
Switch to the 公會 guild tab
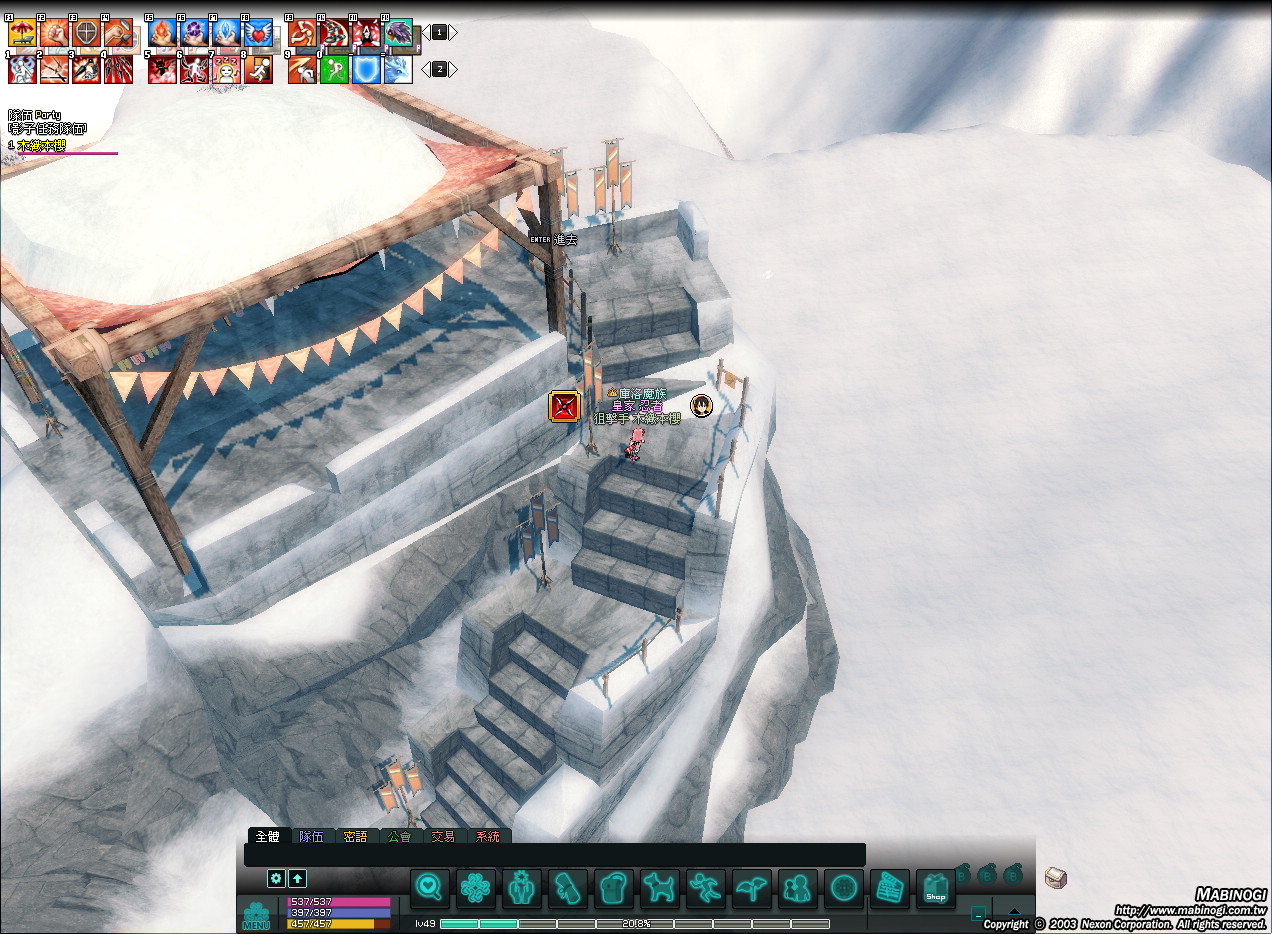pos(399,837)
